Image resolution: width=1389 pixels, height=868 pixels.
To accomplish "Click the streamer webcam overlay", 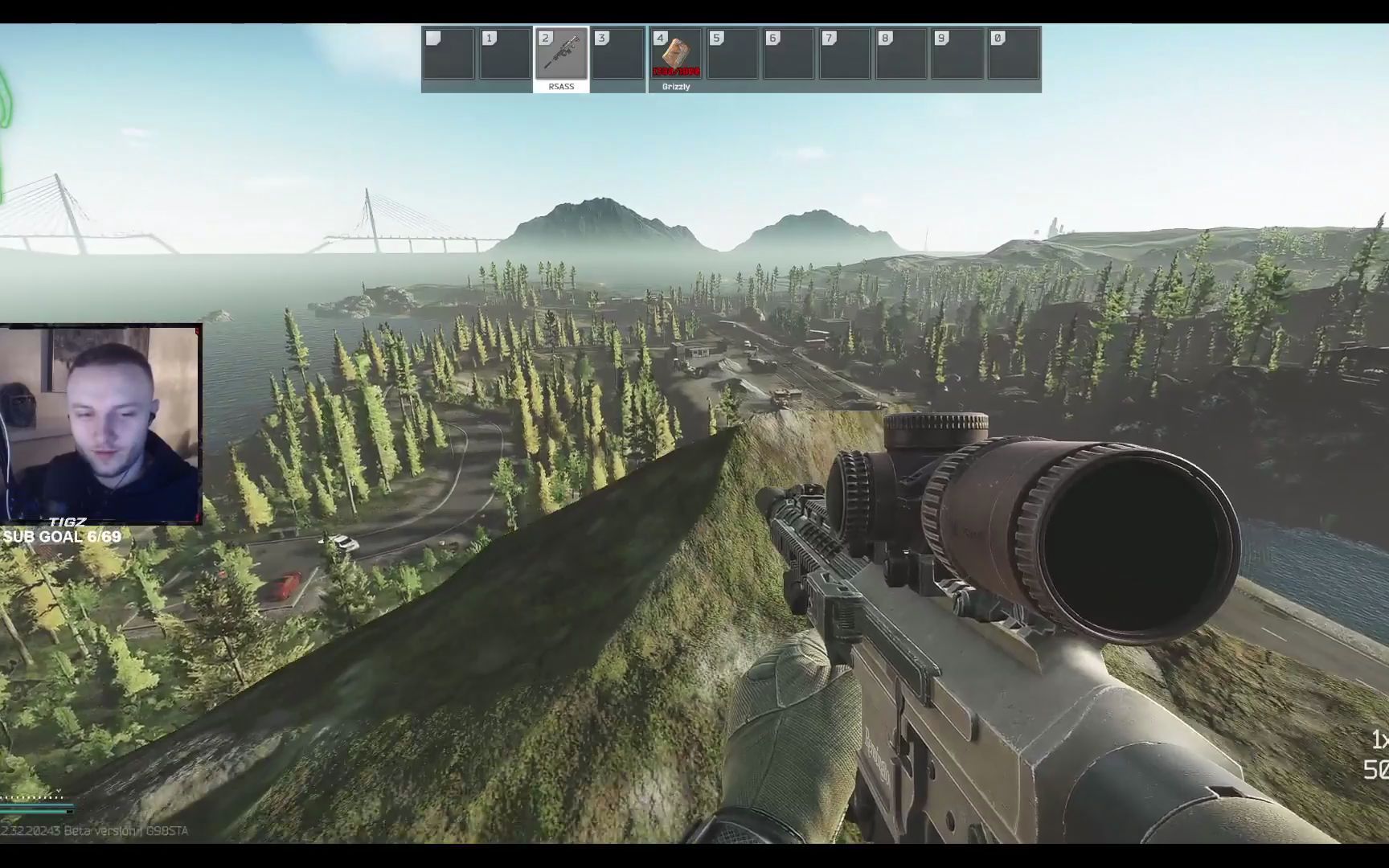I will (100, 424).
